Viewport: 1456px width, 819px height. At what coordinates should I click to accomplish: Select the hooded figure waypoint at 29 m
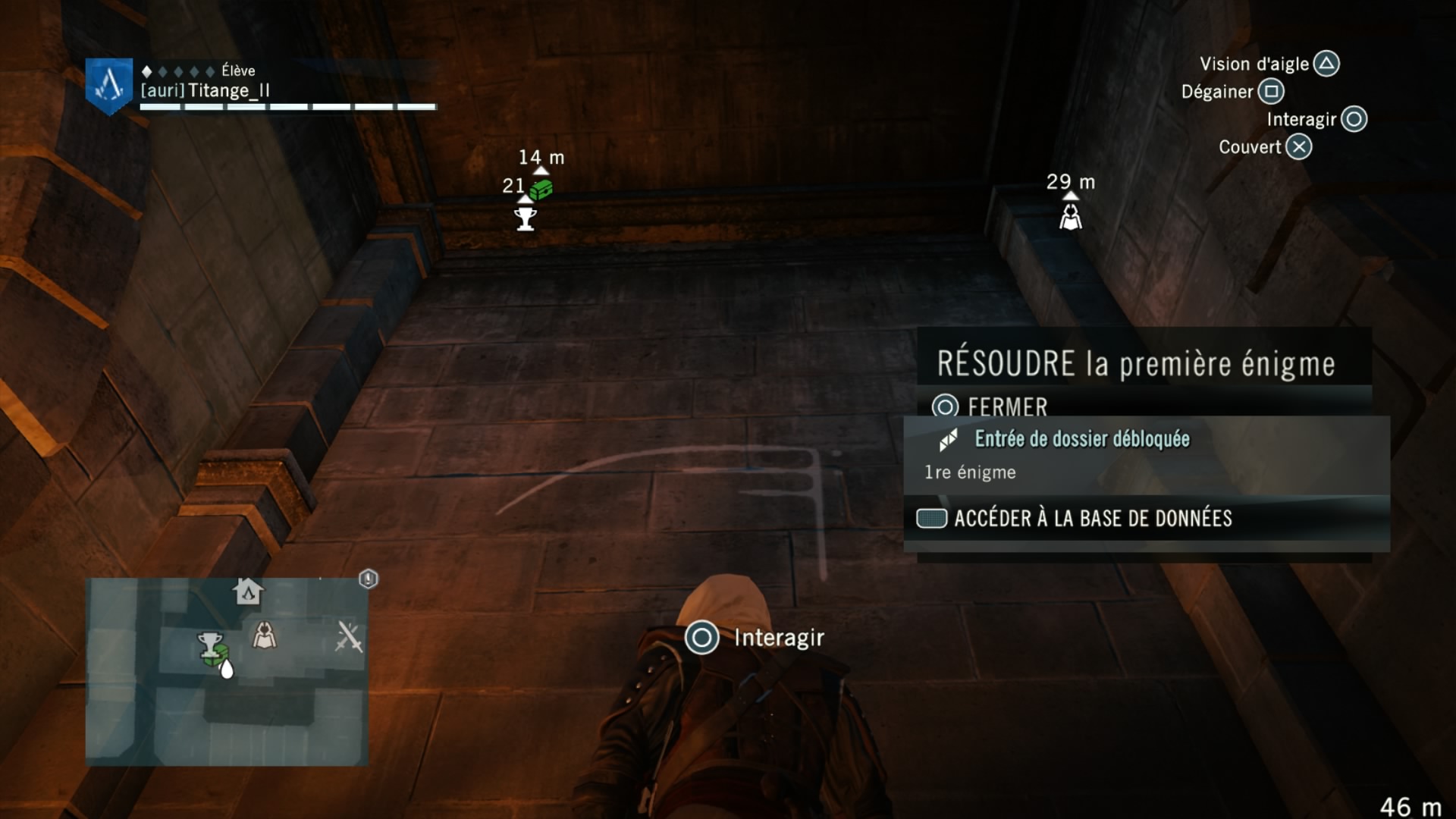[1070, 218]
